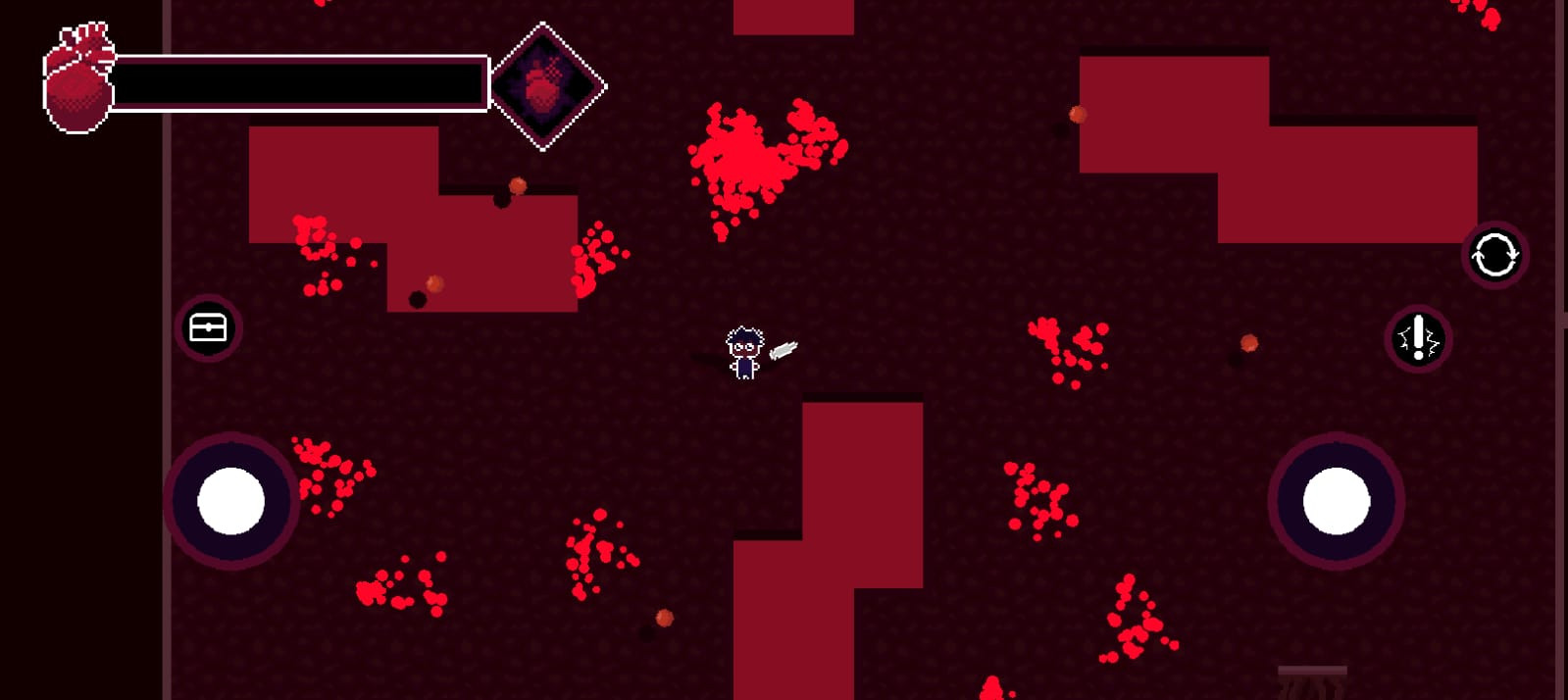
Task: Open the treasure chest inventory button
Action: point(208,327)
